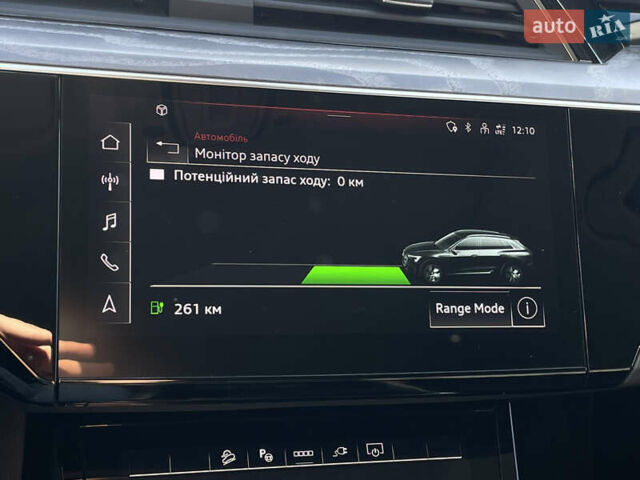640x480 pixels.
Task: Tap the auto.RIA watermark logo
Action: (x=580, y=26)
